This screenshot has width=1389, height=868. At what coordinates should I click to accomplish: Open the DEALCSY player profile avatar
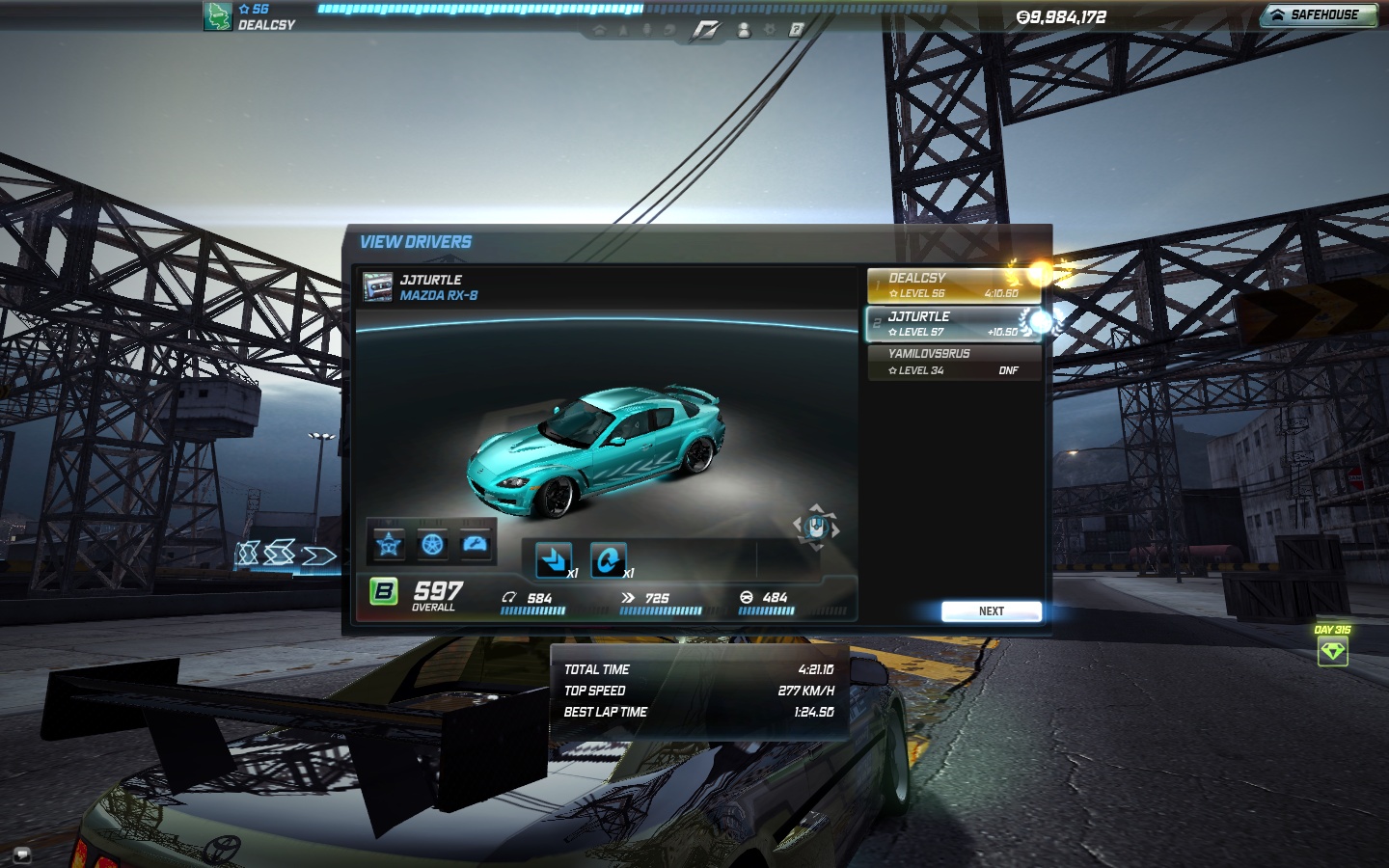(217, 16)
